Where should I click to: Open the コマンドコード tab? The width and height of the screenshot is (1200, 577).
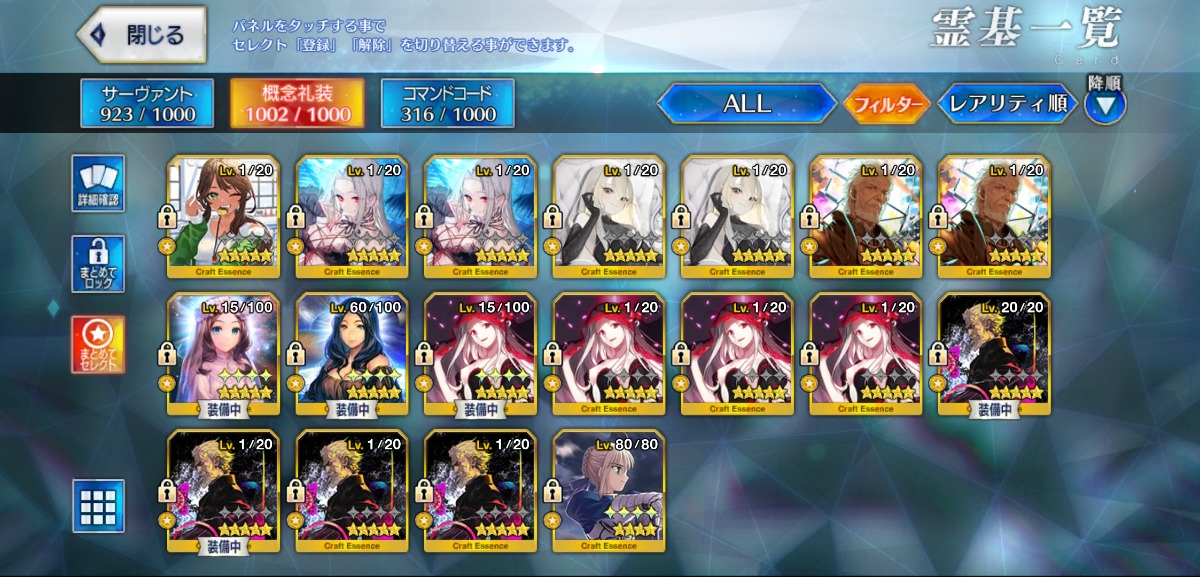447,104
